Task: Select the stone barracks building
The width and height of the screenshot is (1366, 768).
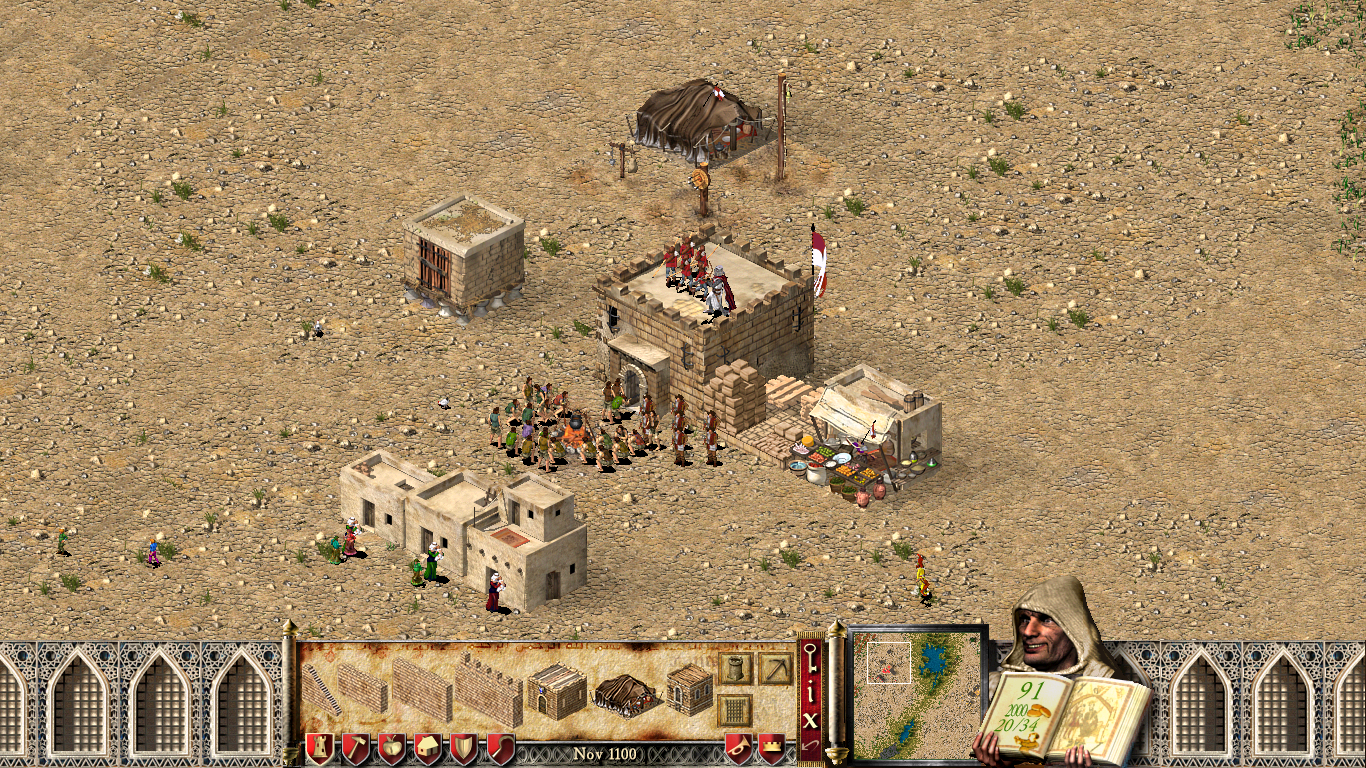Action: [556, 690]
